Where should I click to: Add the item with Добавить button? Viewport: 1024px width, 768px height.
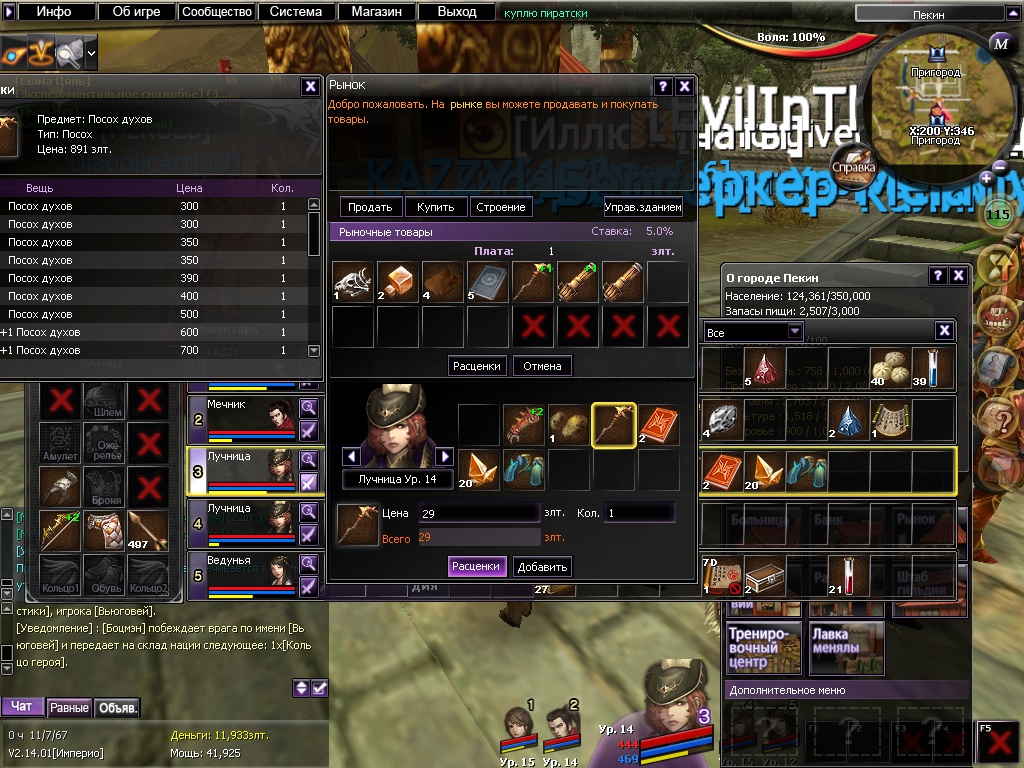[542, 567]
